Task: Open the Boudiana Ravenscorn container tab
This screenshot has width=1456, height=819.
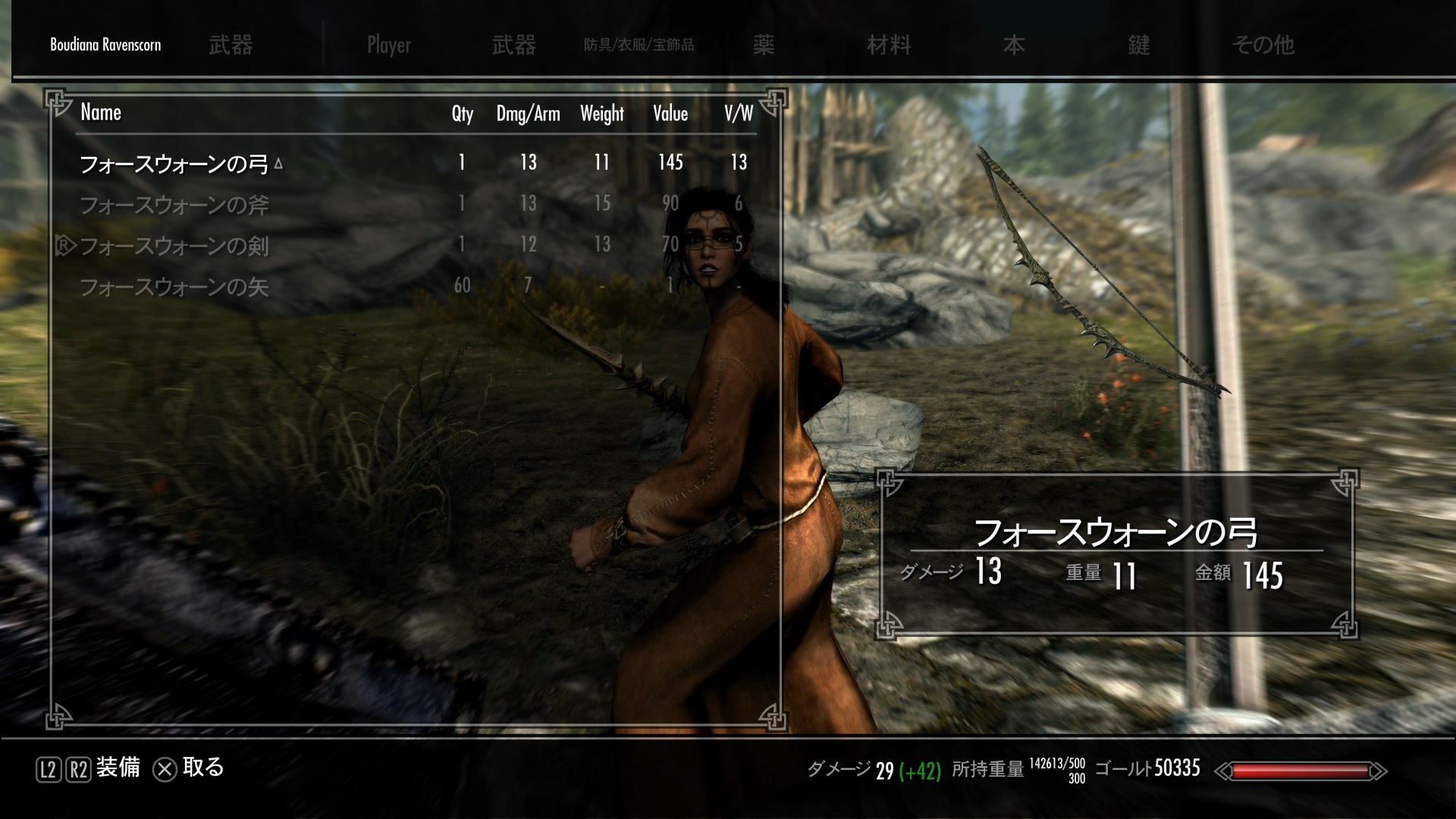Action: click(x=105, y=45)
